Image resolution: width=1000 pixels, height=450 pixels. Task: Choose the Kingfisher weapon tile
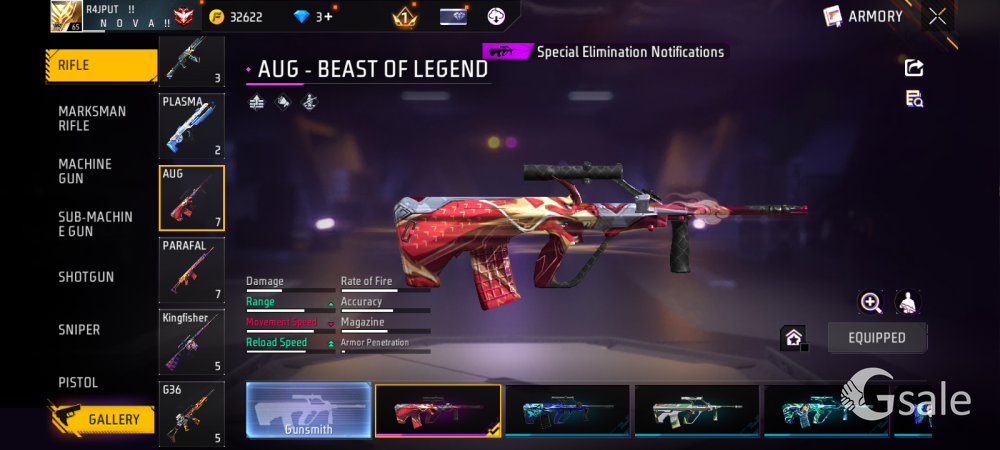pyautogui.click(x=191, y=341)
